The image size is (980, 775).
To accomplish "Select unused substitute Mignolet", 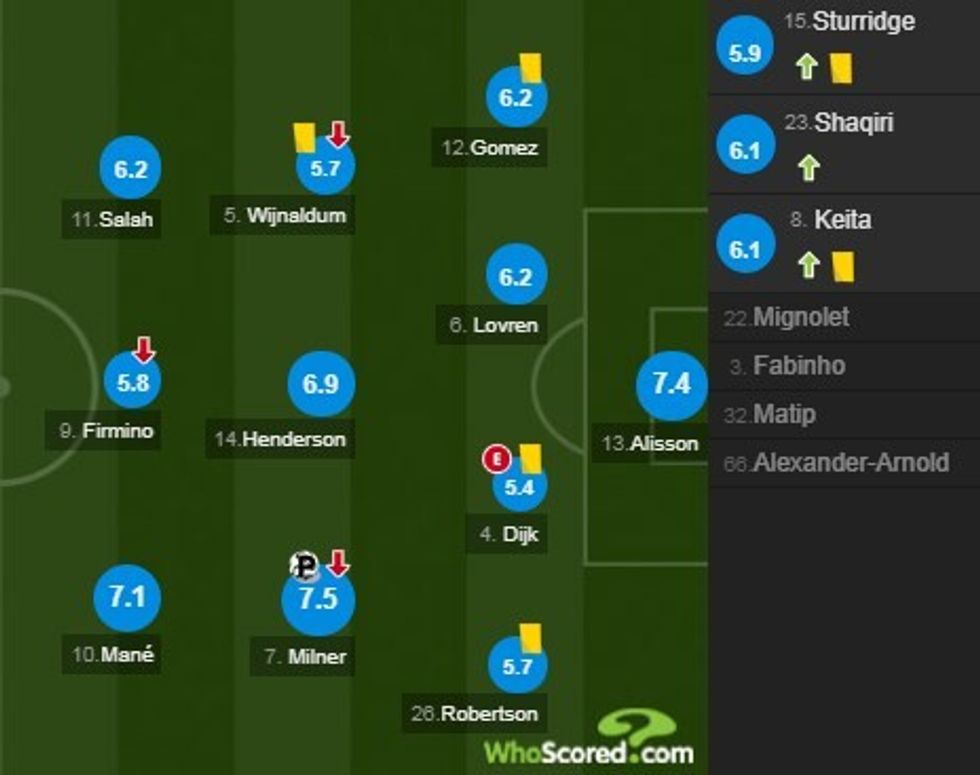I will coord(844,318).
